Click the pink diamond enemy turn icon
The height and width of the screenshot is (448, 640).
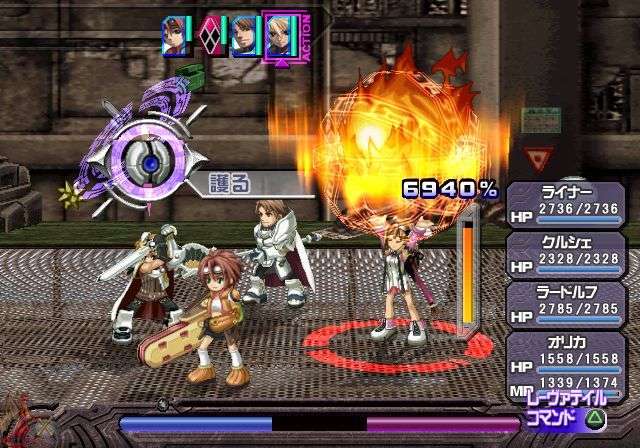coord(211,37)
